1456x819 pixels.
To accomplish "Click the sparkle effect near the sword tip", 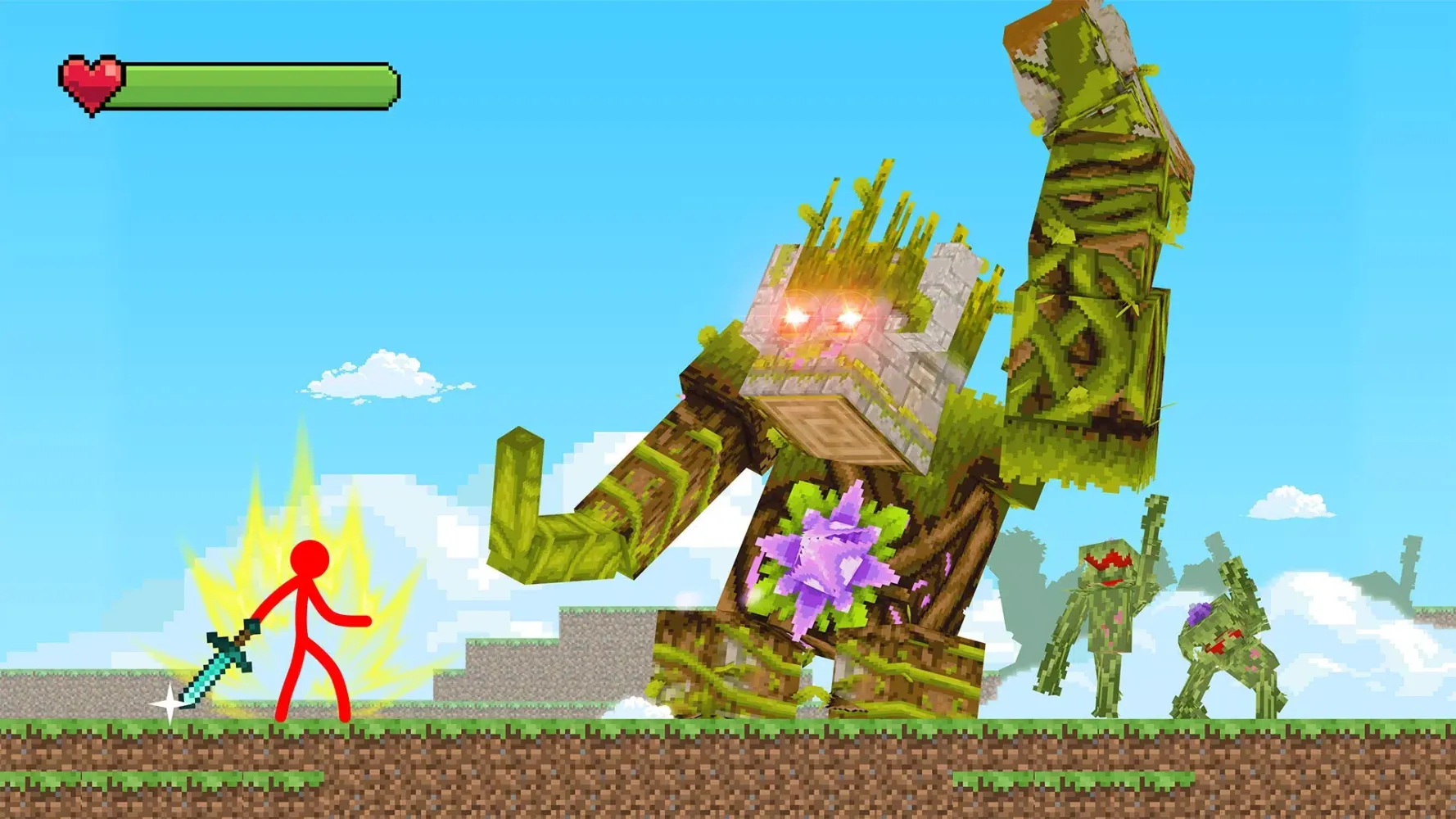I will 168,700.
